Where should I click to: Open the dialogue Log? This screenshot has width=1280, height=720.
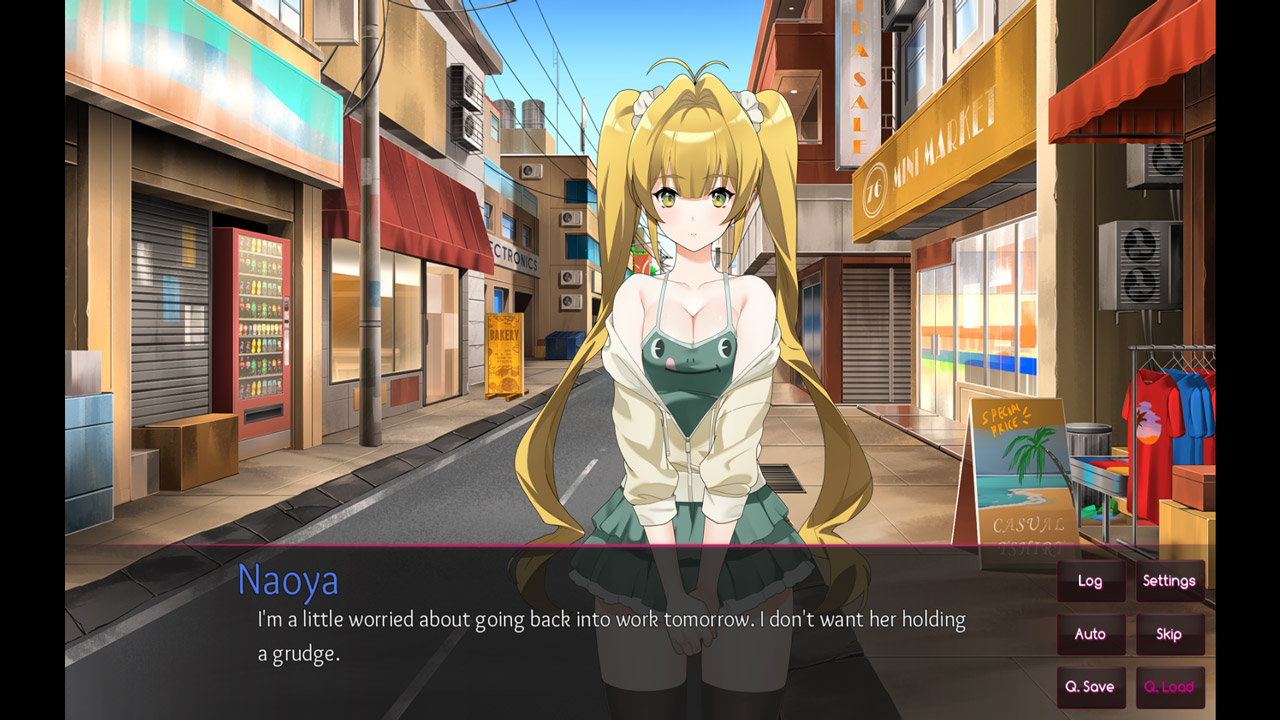pyautogui.click(x=1090, y=581)
